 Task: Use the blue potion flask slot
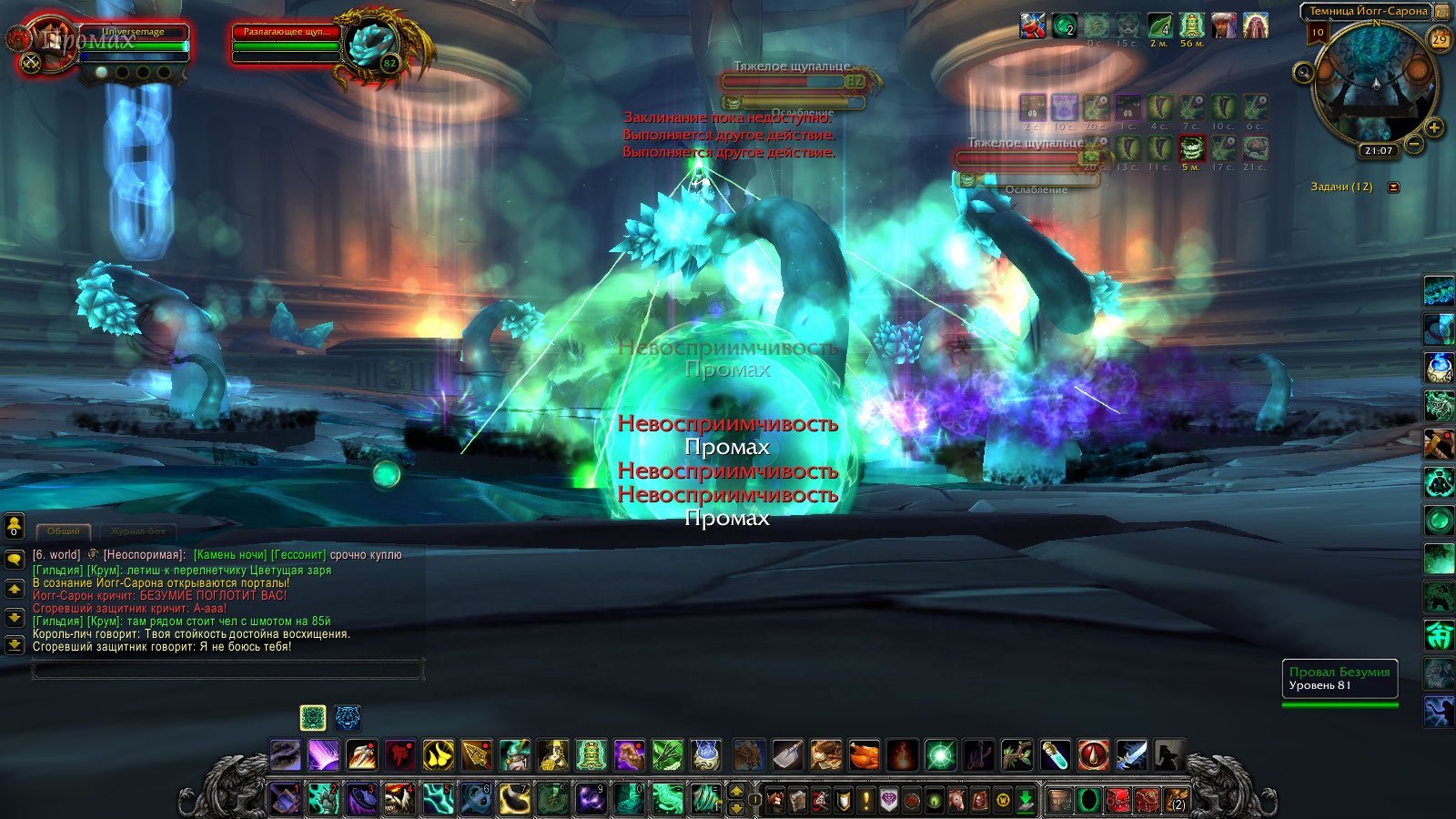point(1055,754)
